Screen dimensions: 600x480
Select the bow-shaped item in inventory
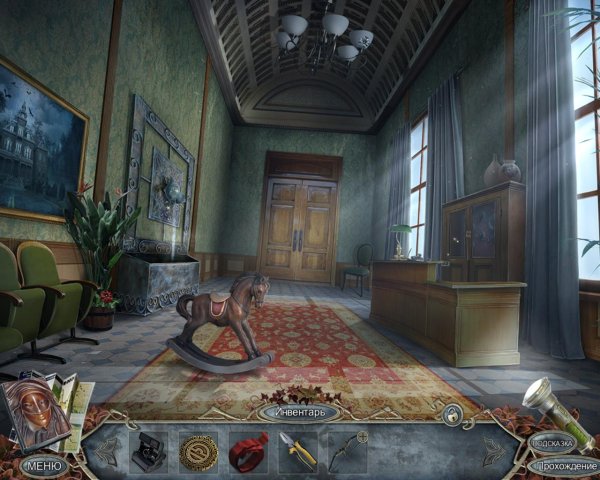[x=345, y=450]
